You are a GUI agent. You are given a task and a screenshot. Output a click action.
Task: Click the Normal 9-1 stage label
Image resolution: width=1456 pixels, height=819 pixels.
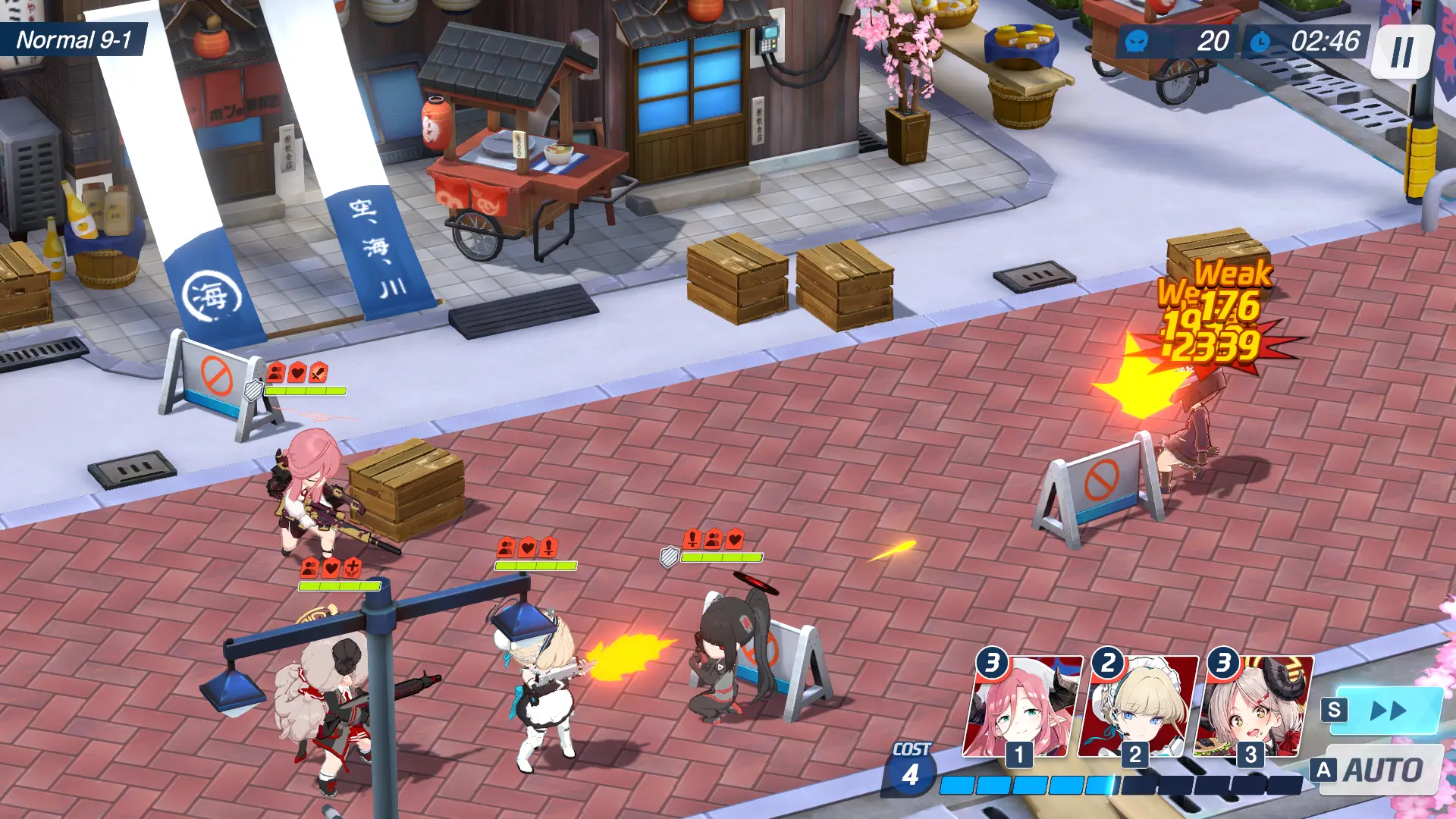pos(73,36)
